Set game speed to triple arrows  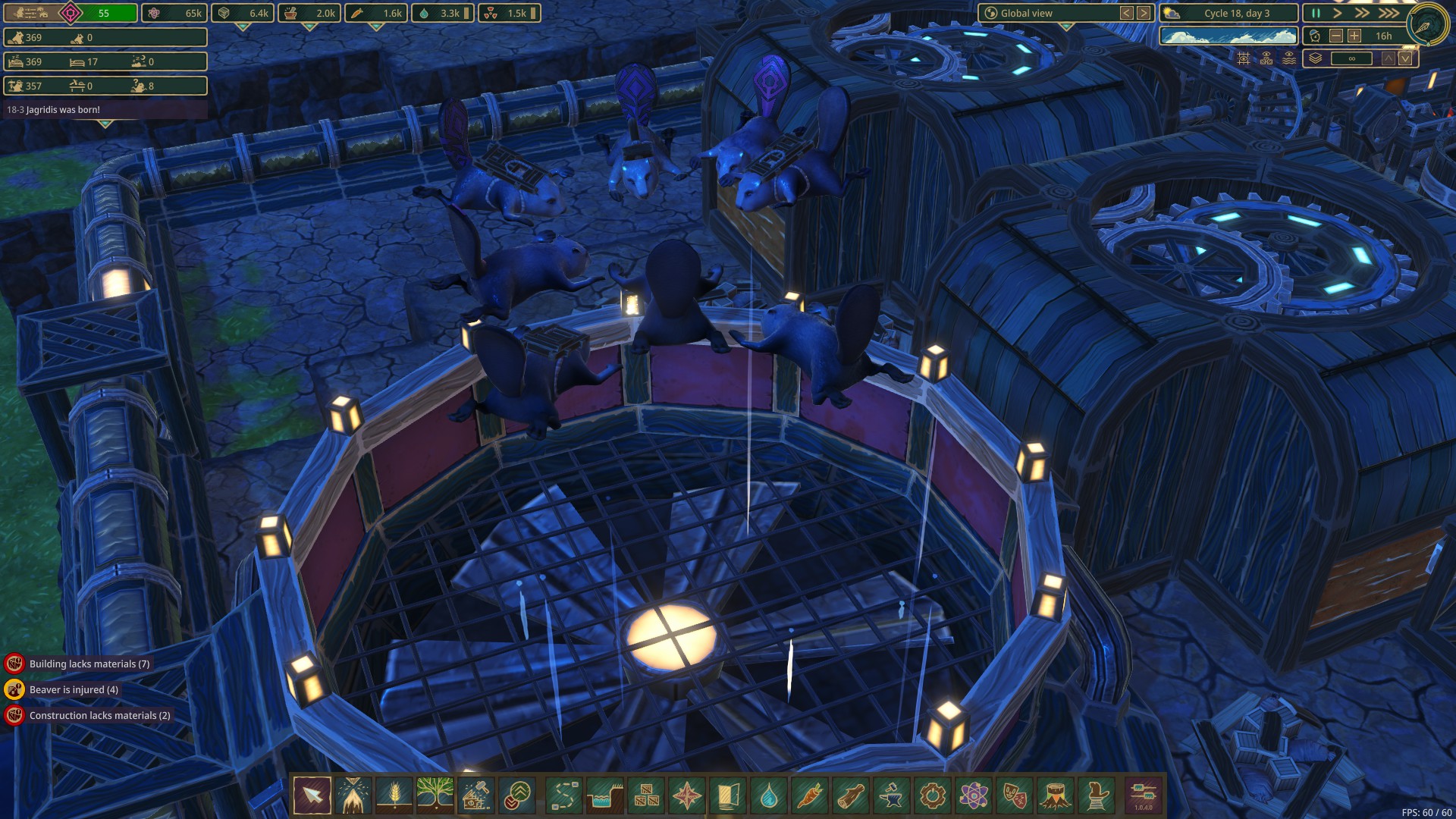[x=1389, y=13]
